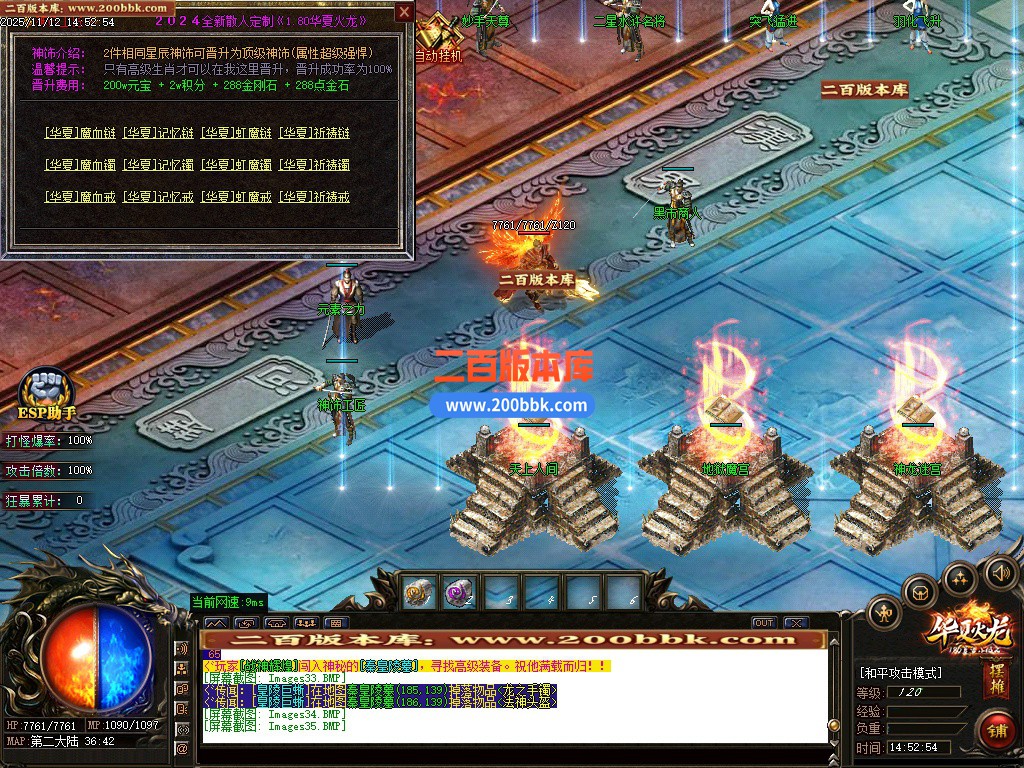Choose the [华夏]魔血链 upgrade link
The height and width of the screenshot is (768, 1024).
81,133
